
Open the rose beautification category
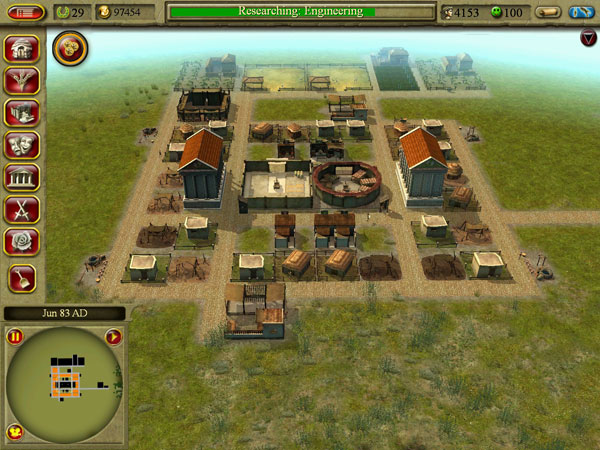point(22,241)
